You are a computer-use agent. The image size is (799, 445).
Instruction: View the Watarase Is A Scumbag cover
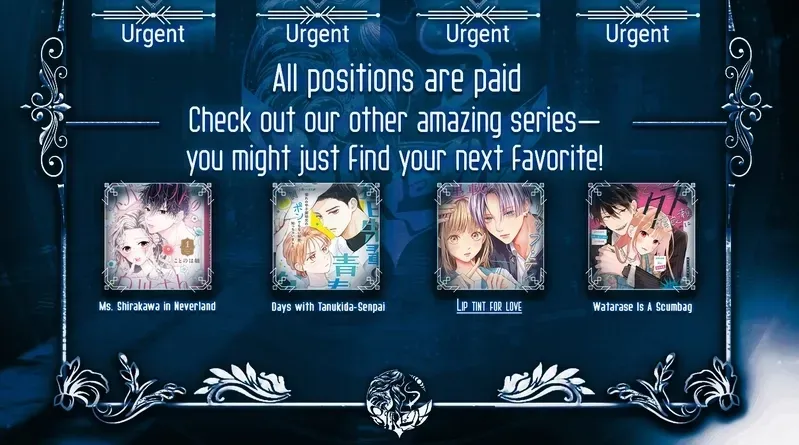coord(641,235)
